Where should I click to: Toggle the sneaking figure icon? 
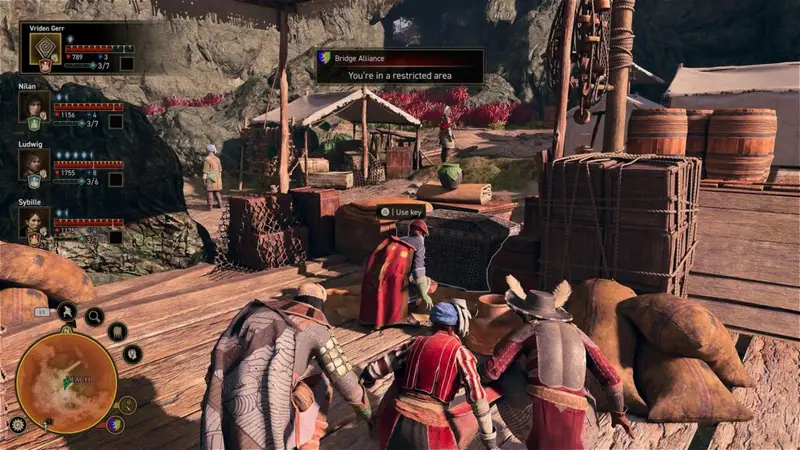(x=67, y=311)
